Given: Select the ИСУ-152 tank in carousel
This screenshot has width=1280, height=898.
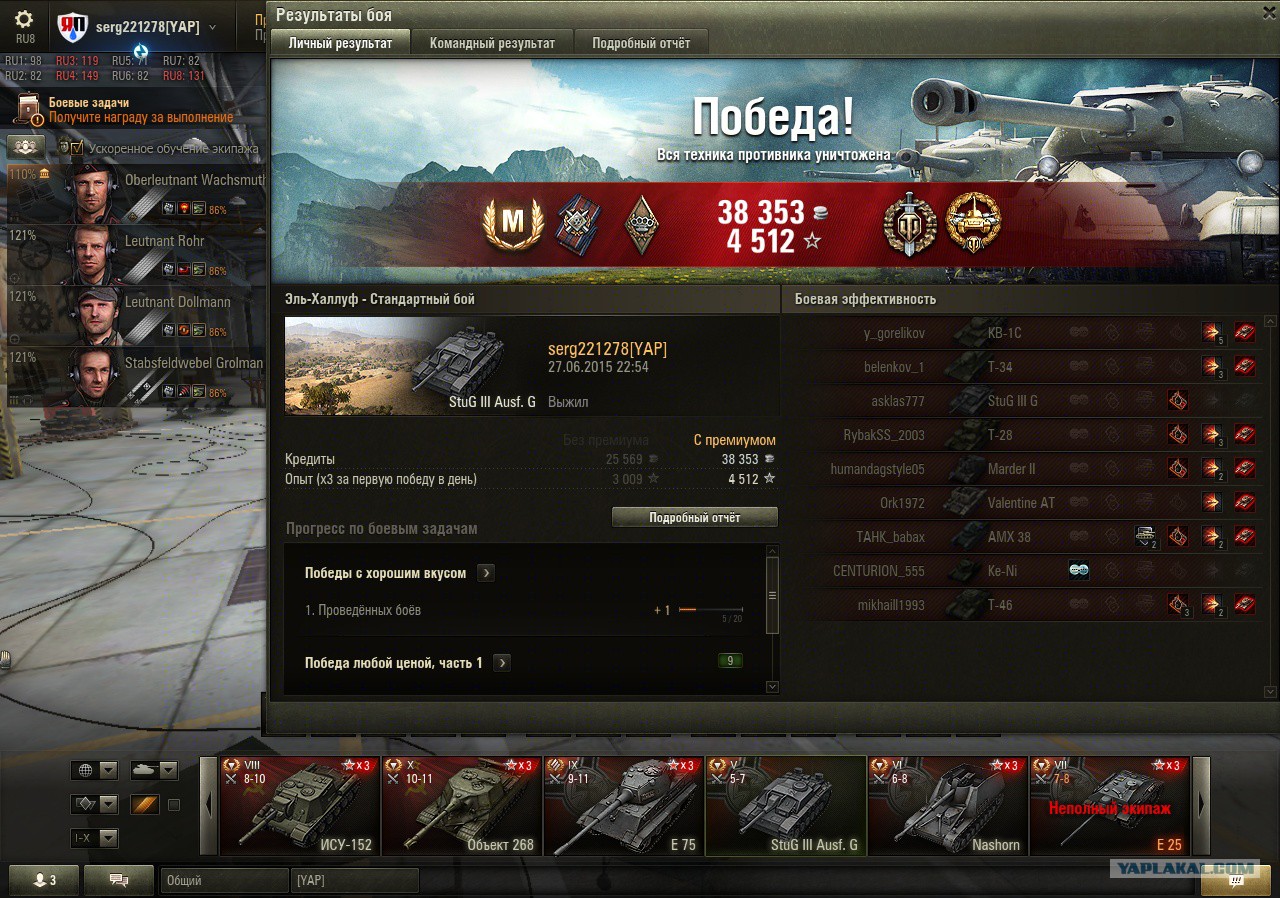Looking at the screenshot, I should click(299, 806).
